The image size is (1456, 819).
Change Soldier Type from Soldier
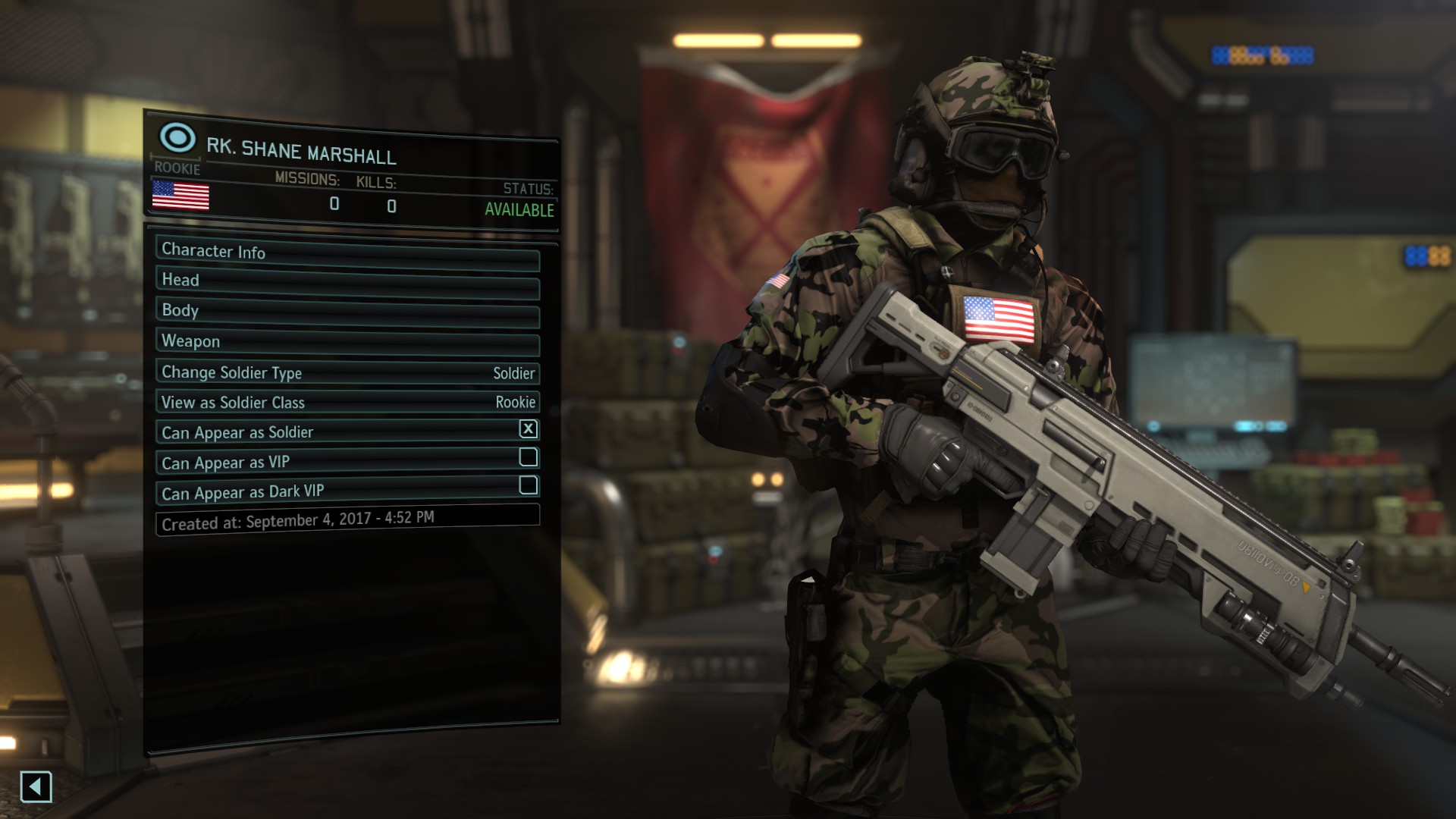tap(347, 372)
